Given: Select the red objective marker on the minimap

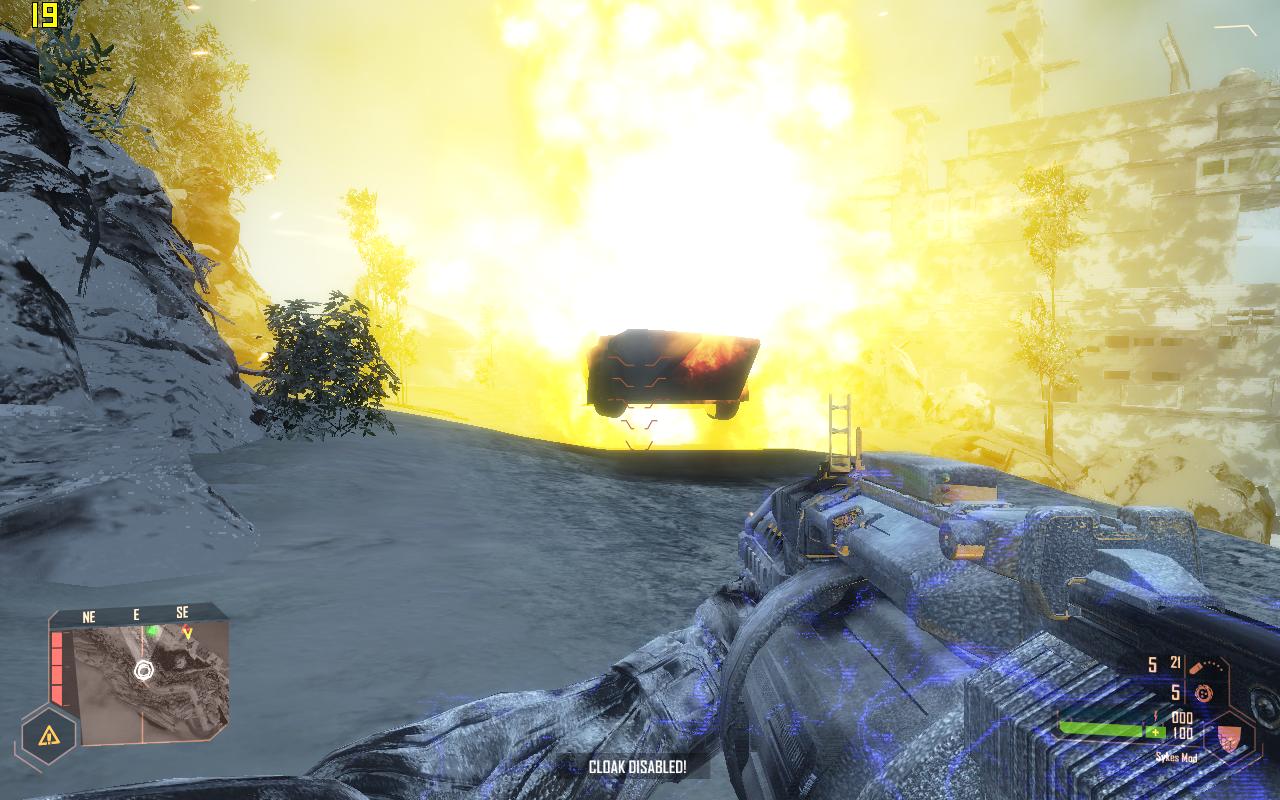Looking at the screenshot, I should point(187,632).
